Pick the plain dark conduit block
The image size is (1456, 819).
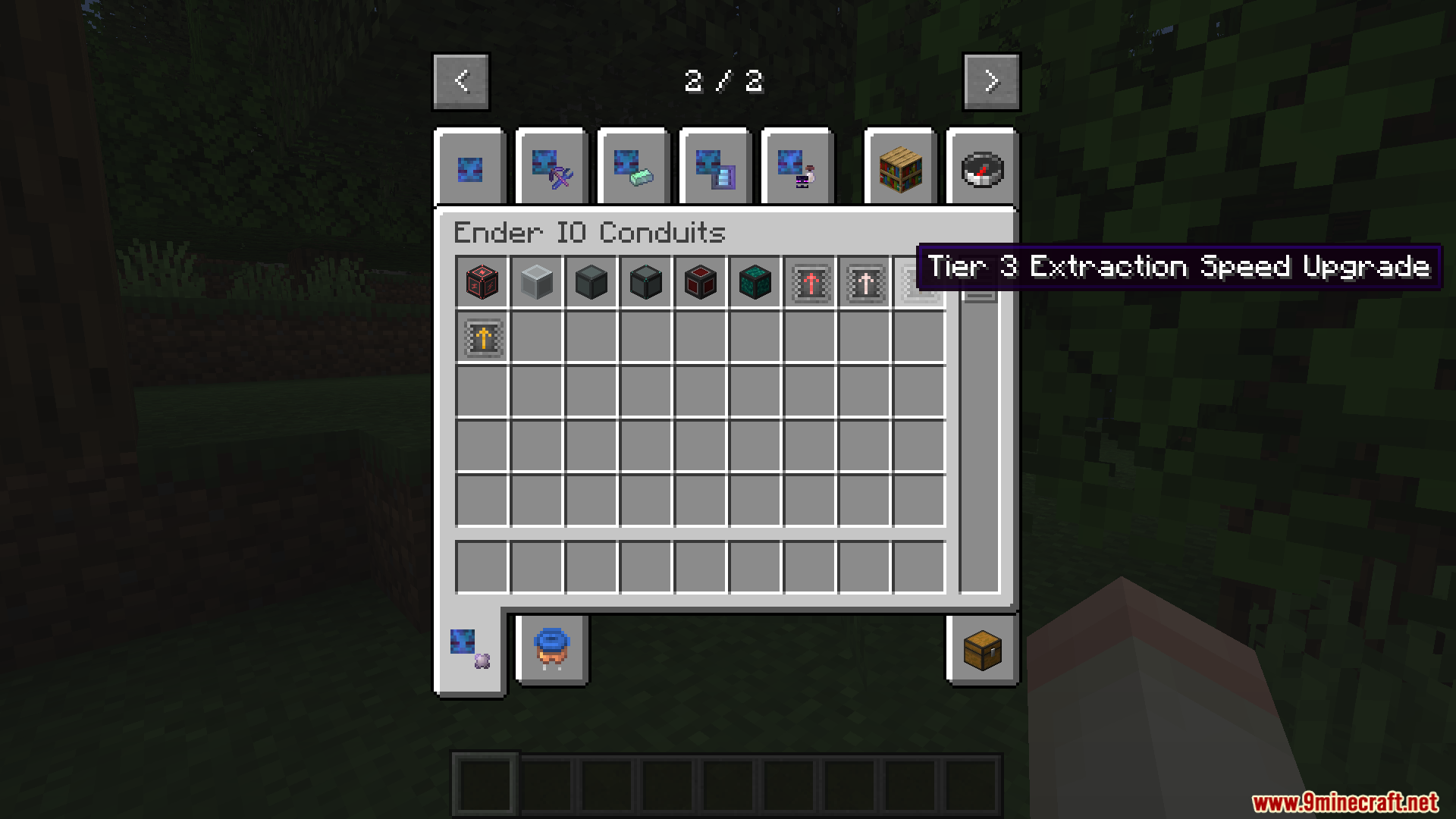[x=591, y=282]
